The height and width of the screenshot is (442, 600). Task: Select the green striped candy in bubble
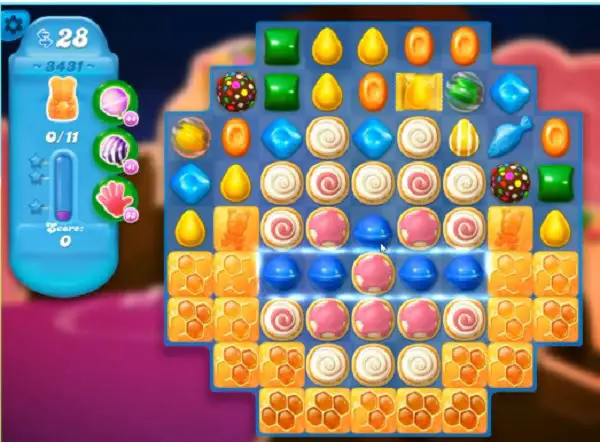[x=464, y=91]
